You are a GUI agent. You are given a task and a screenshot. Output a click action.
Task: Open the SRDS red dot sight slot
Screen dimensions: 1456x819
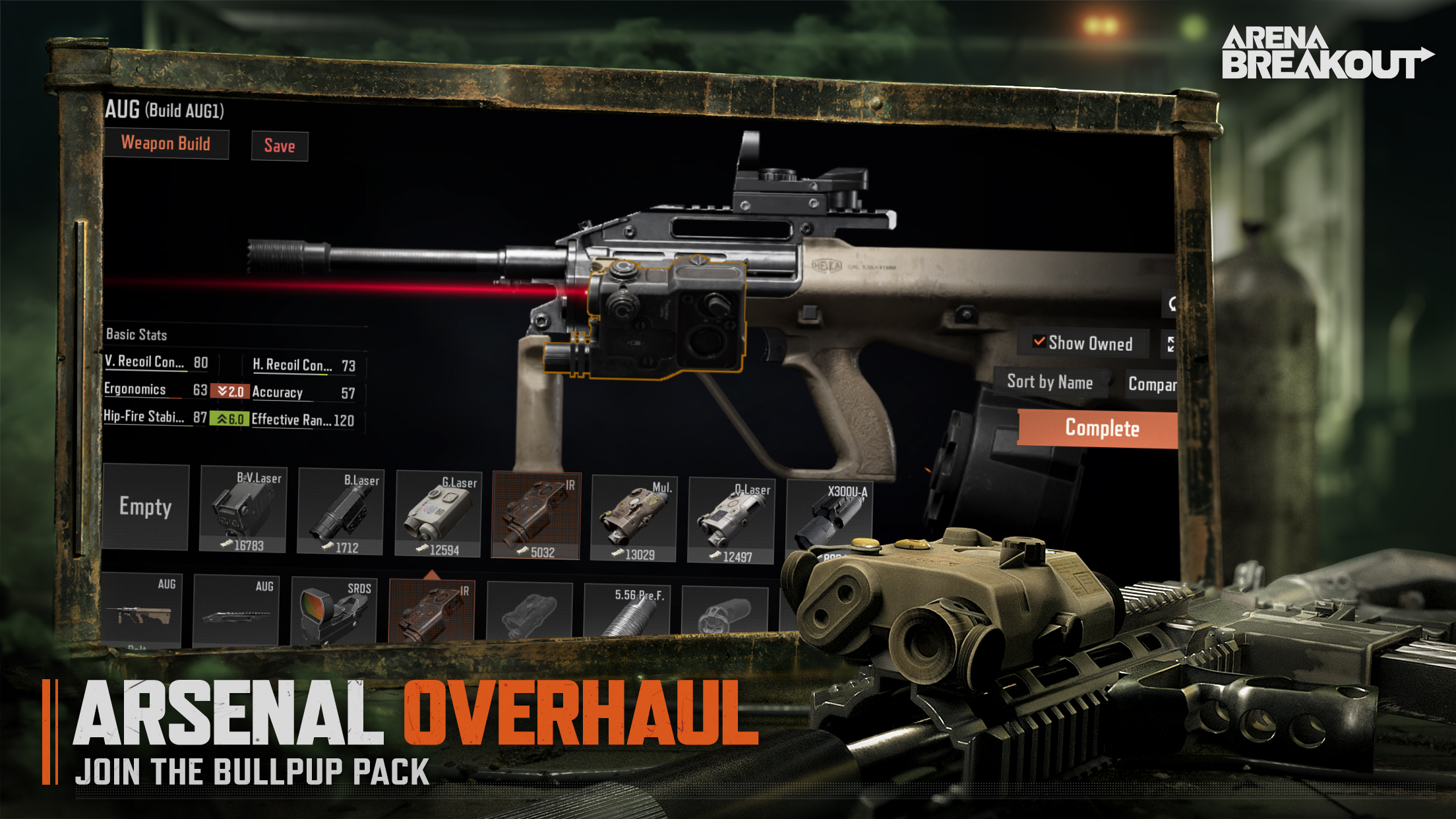click(334, 610)
